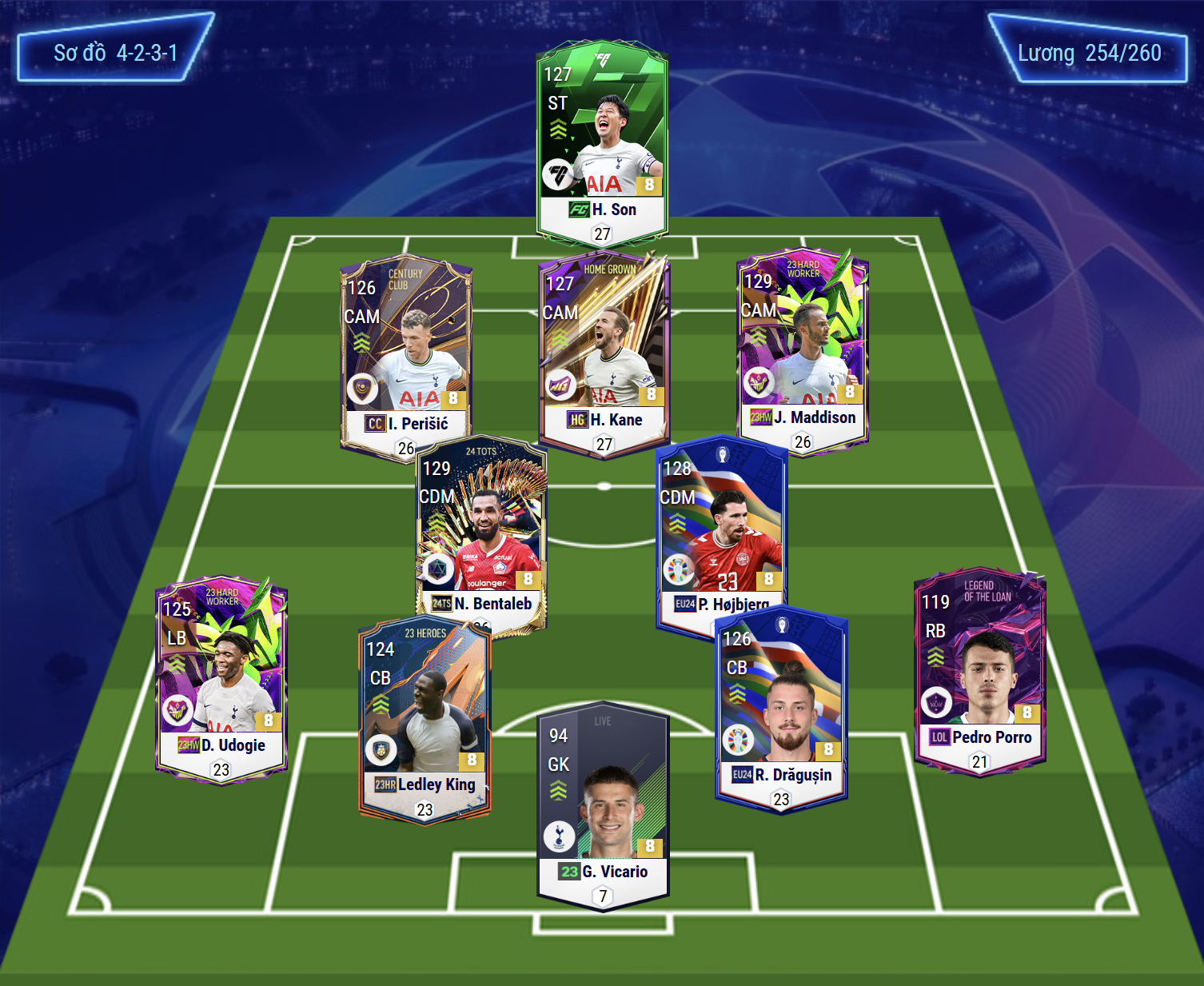Screen dimensions: 1204x986
Task: Pick the H. Kane CAM card
Action: [604, 352]
